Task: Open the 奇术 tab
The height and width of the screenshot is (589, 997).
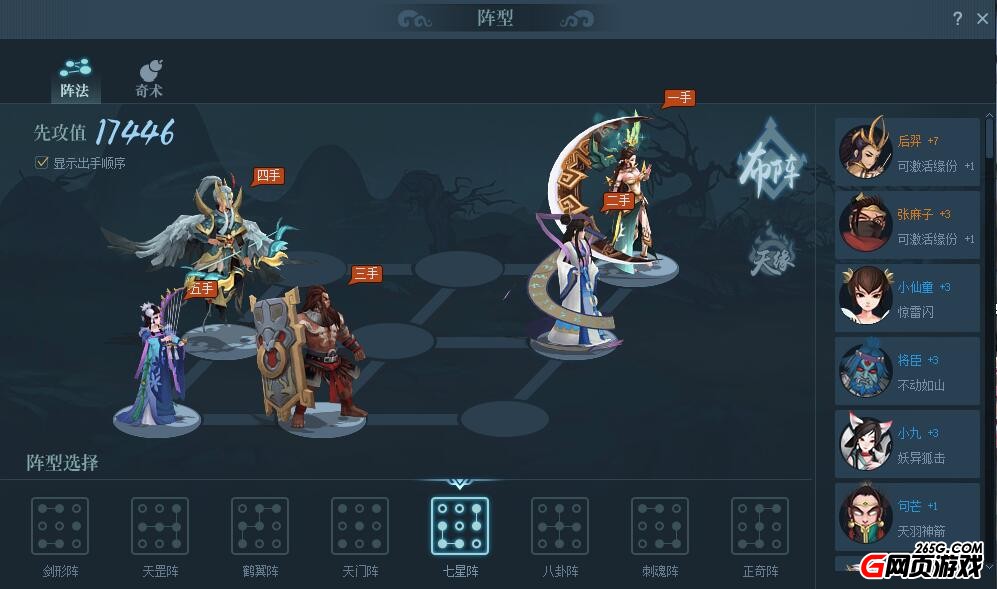Action: point(149,78)
